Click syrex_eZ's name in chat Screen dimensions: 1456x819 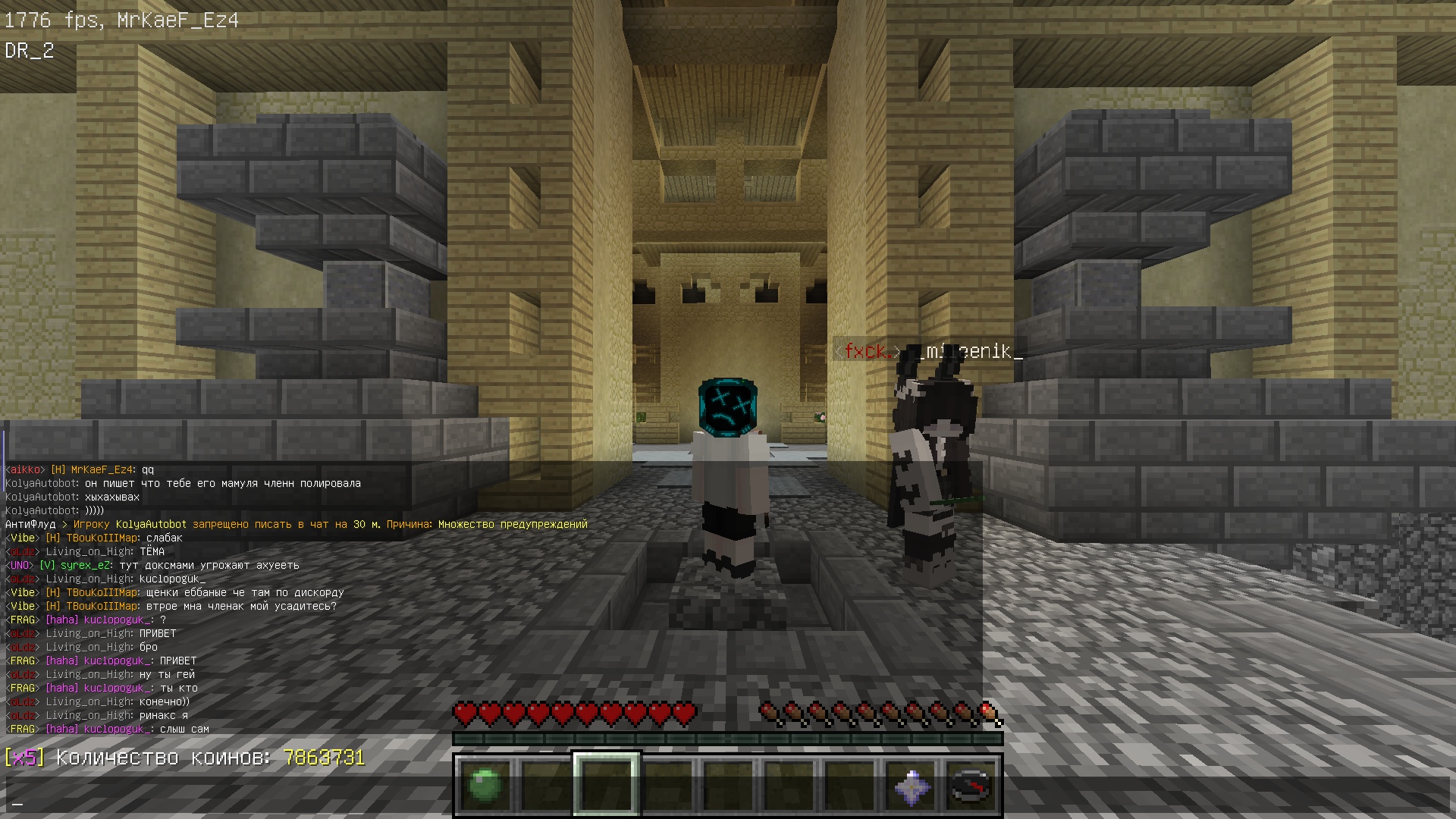[x=86, y=566]
